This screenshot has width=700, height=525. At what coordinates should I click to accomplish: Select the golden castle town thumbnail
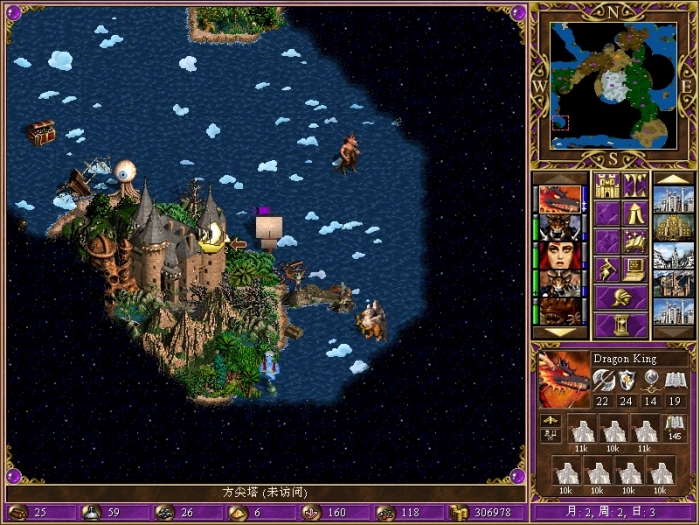tap(673, 228)
